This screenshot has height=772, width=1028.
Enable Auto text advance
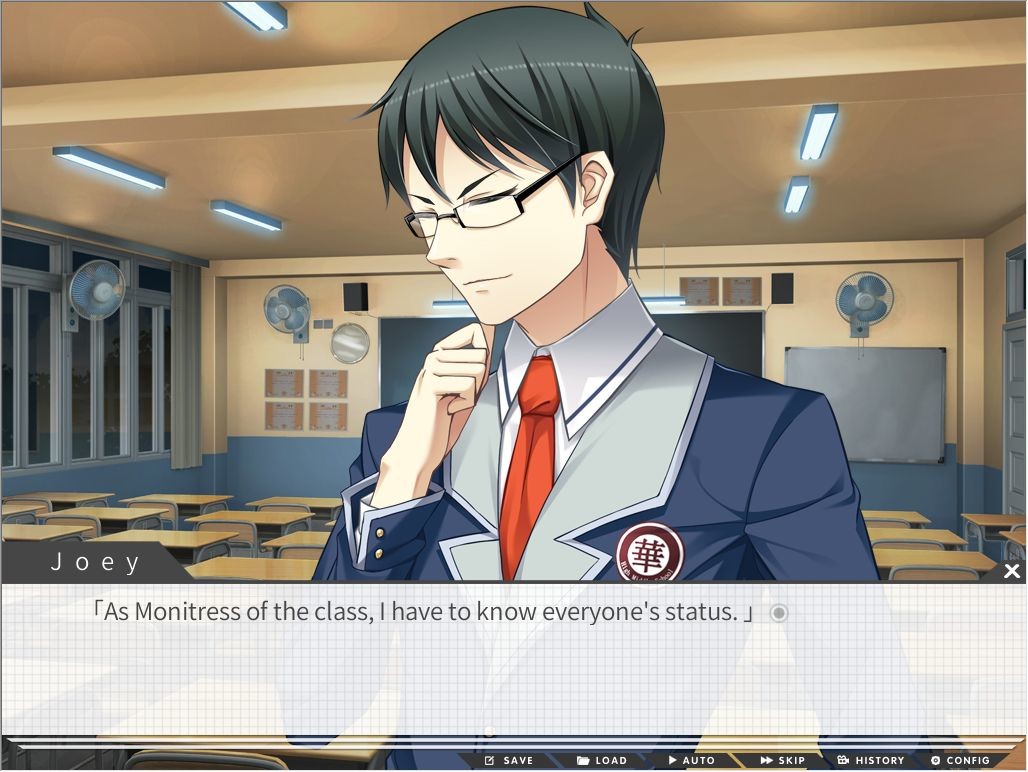coord(692,760)
